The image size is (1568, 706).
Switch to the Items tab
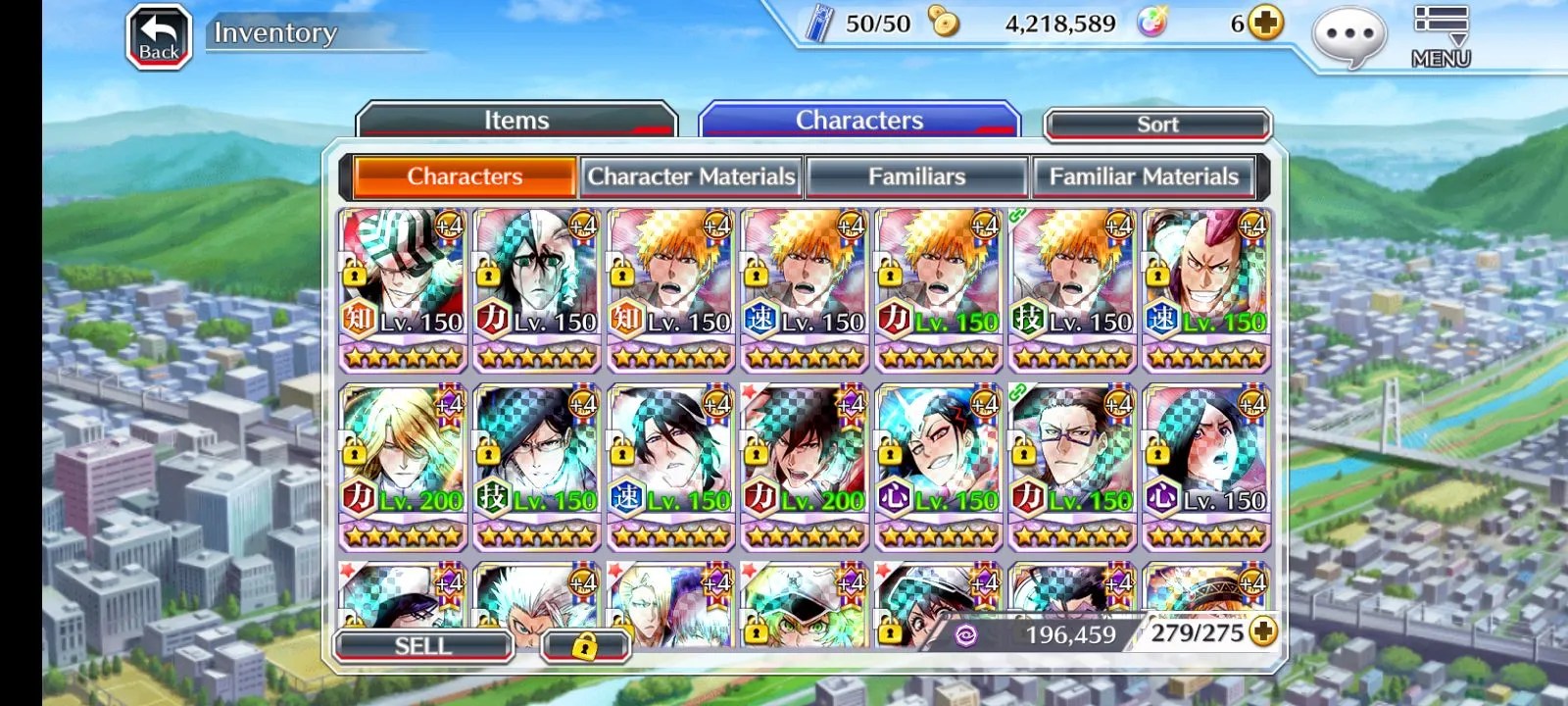[x=516, y=121]
